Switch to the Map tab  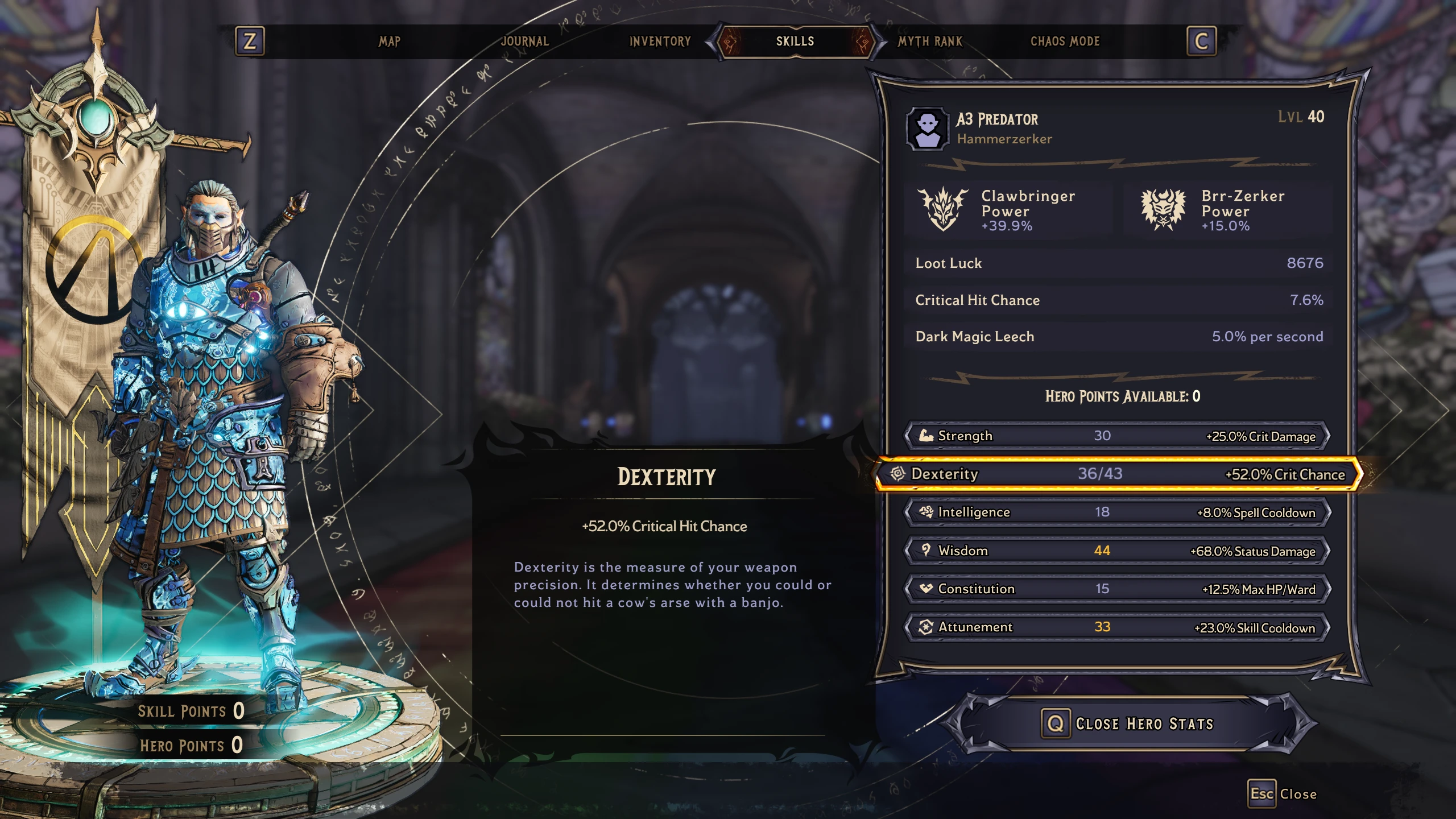[x=390, y=42]
